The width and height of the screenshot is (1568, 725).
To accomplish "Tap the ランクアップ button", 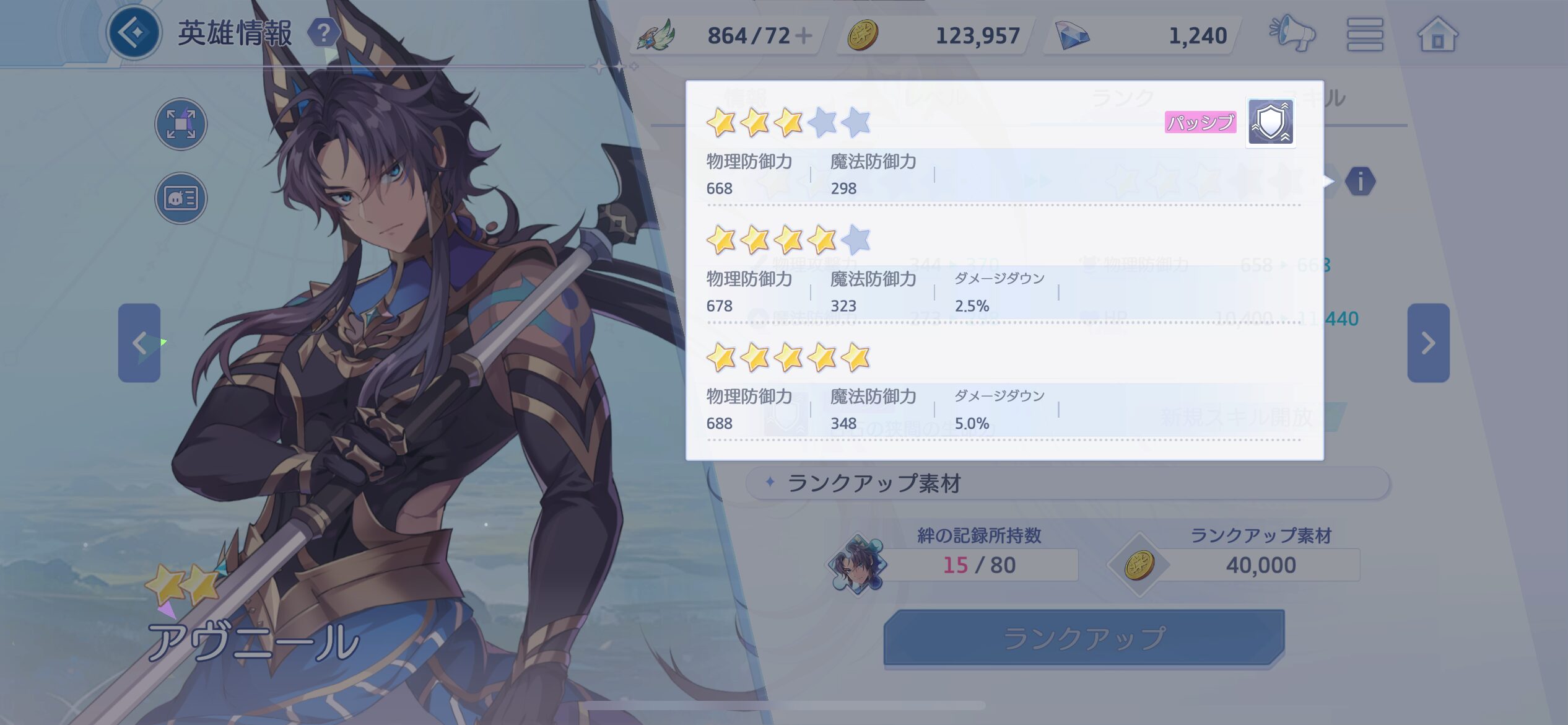I will [x=1084, y=638].
